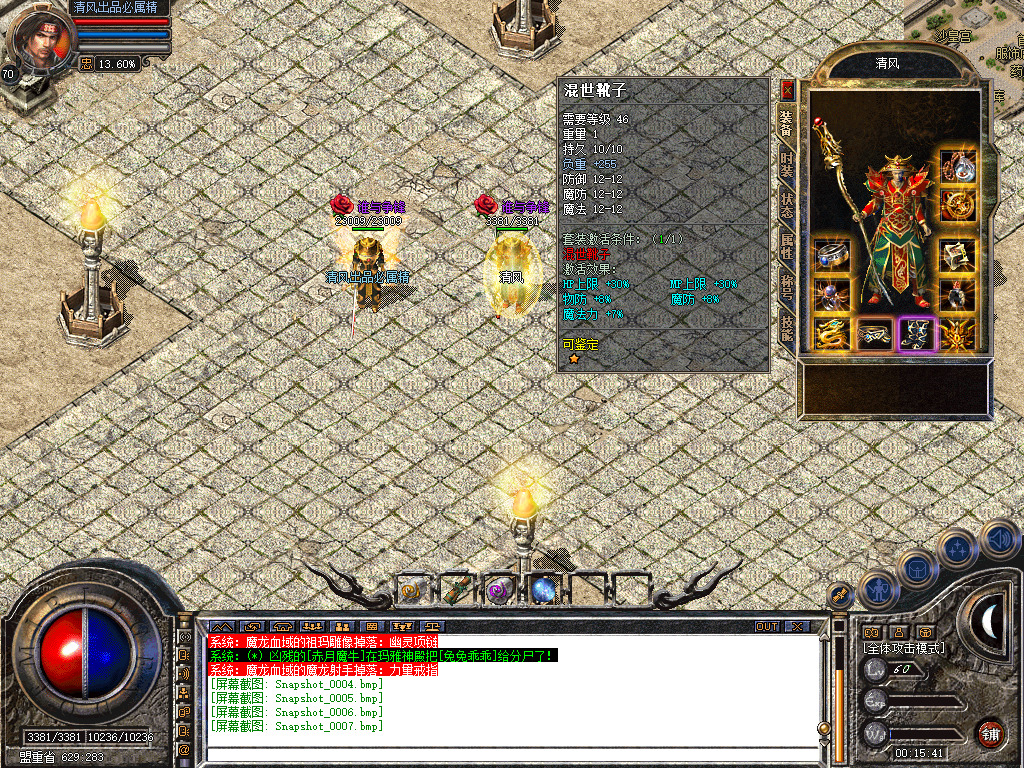Select the golden dragon equipment slot
Viewport: 1024px width, 768px height.
[x=832, y=334]
